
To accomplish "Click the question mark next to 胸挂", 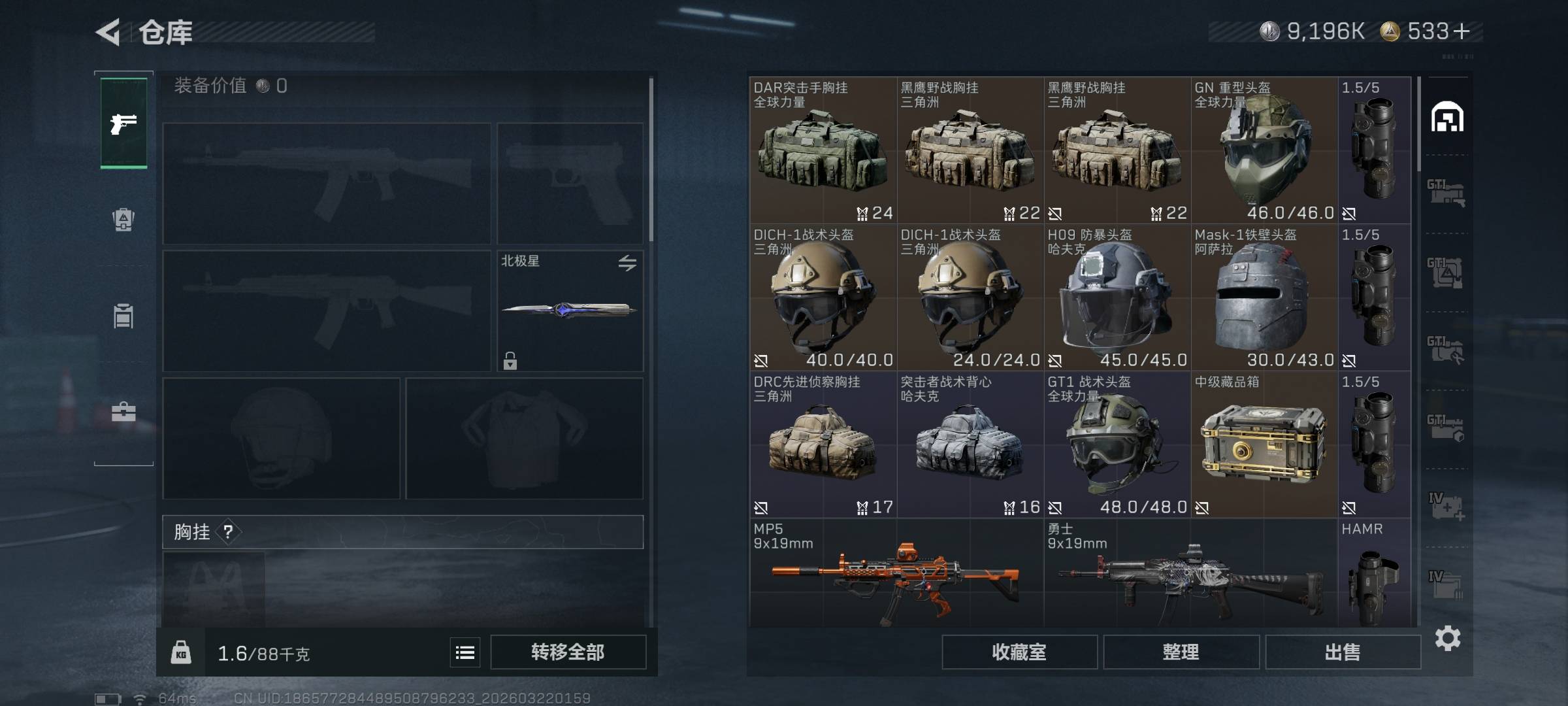I will [x=228, y=532].
